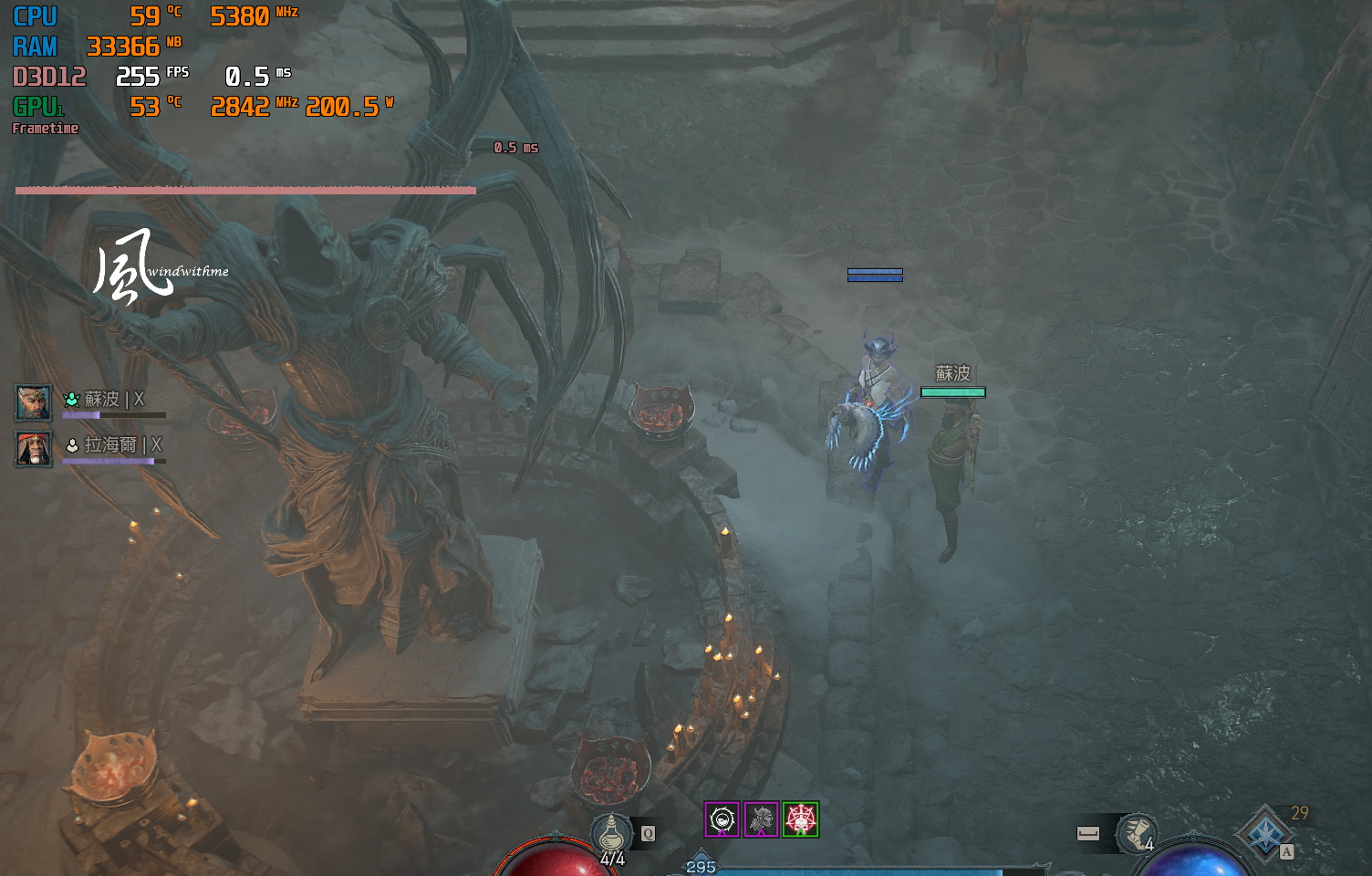Select mercenary 拉海爾 portrait
Screen dimensions: 1372x876
pos(34,448)
